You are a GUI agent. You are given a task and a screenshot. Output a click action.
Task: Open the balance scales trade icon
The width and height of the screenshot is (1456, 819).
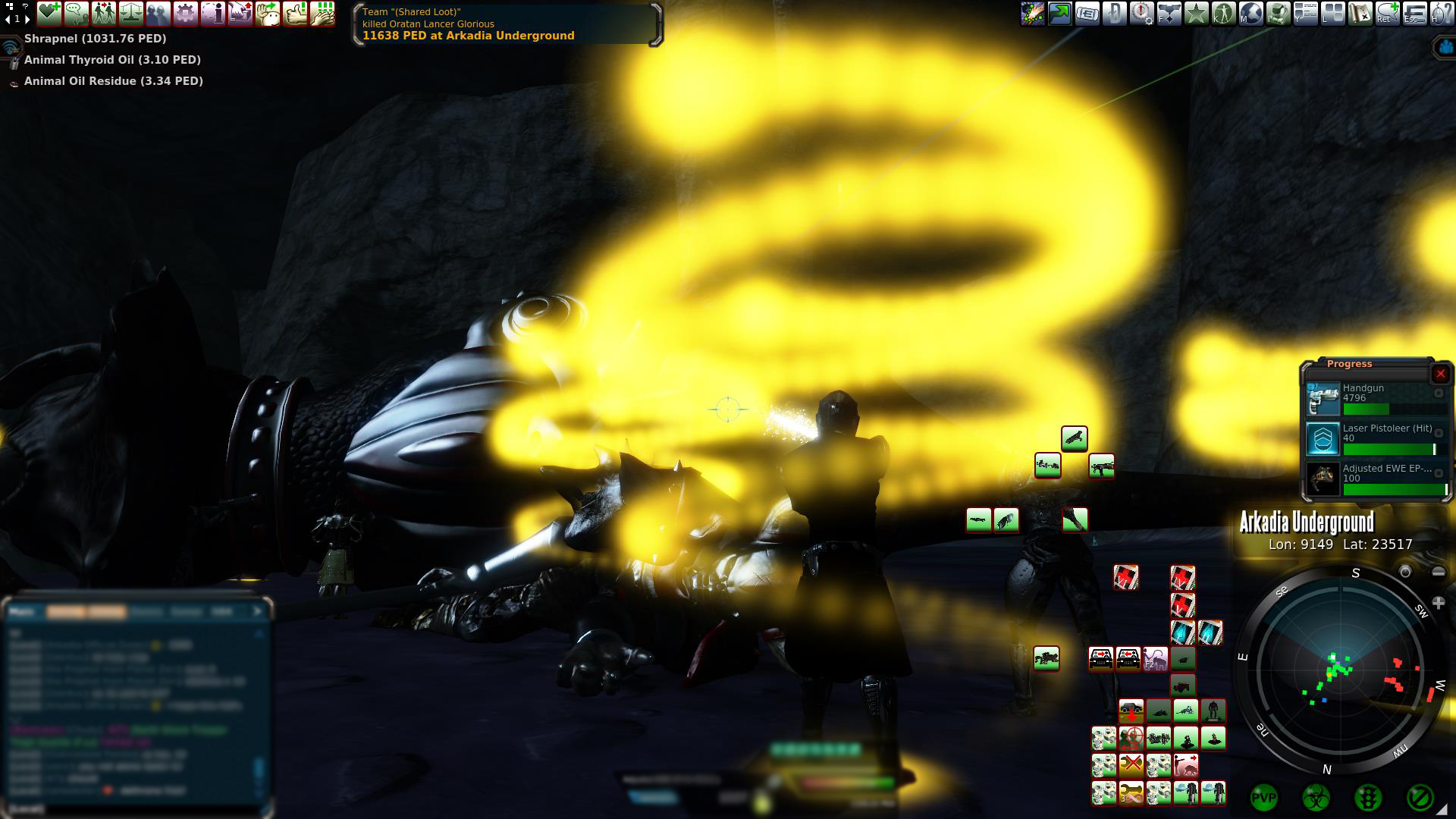[x=131, y=13]
